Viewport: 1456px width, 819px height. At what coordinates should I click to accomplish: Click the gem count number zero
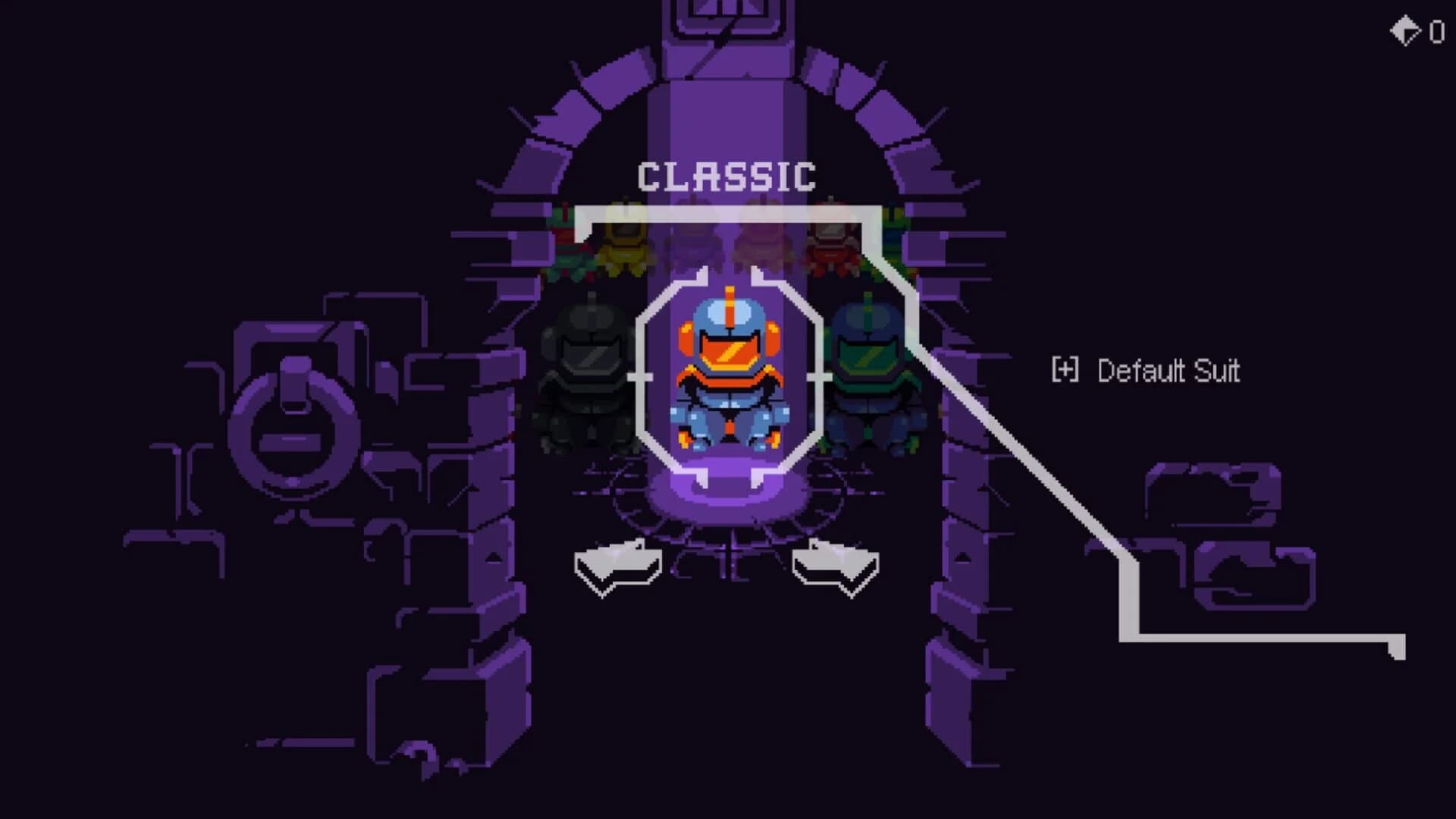1436,32
